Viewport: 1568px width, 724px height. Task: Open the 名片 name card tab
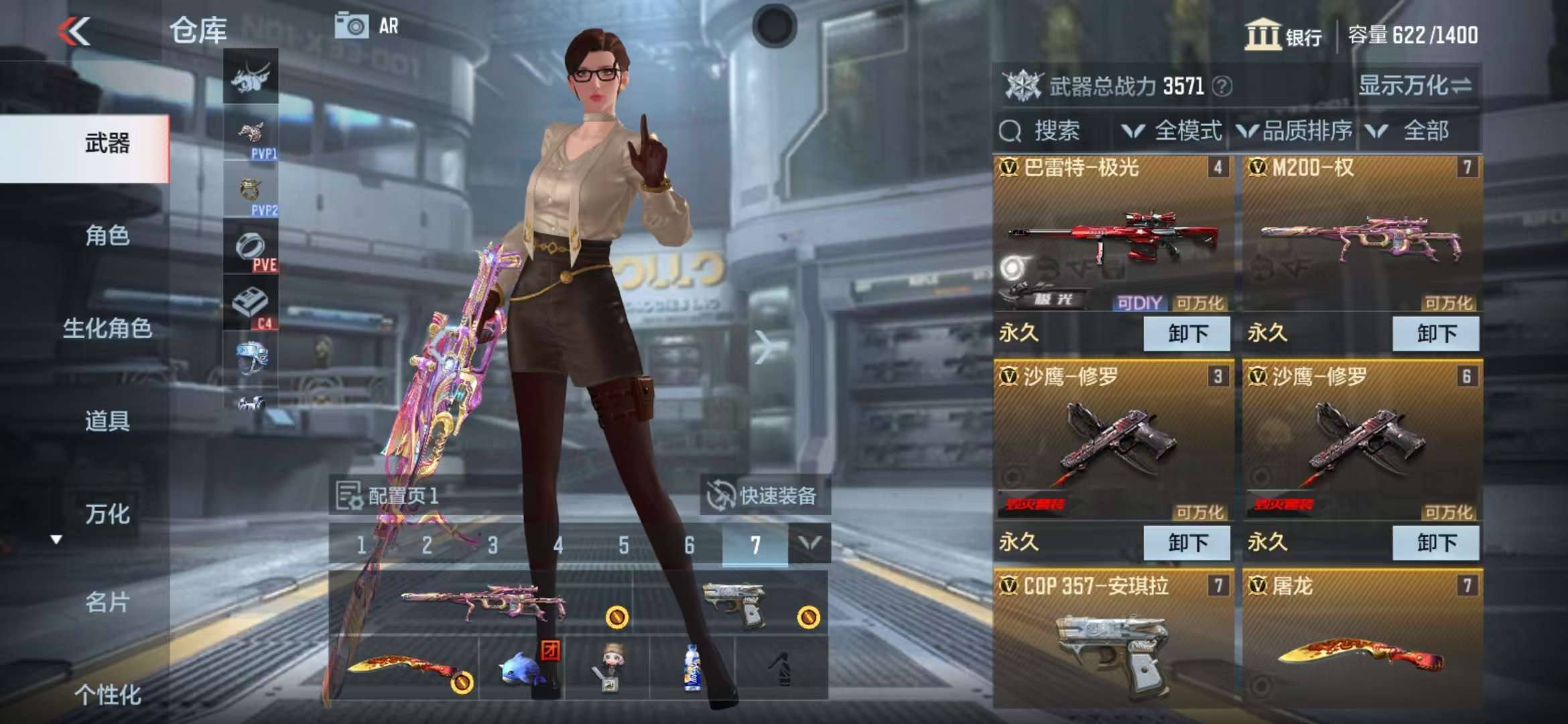pyautogui.click(x=107, y=603)
